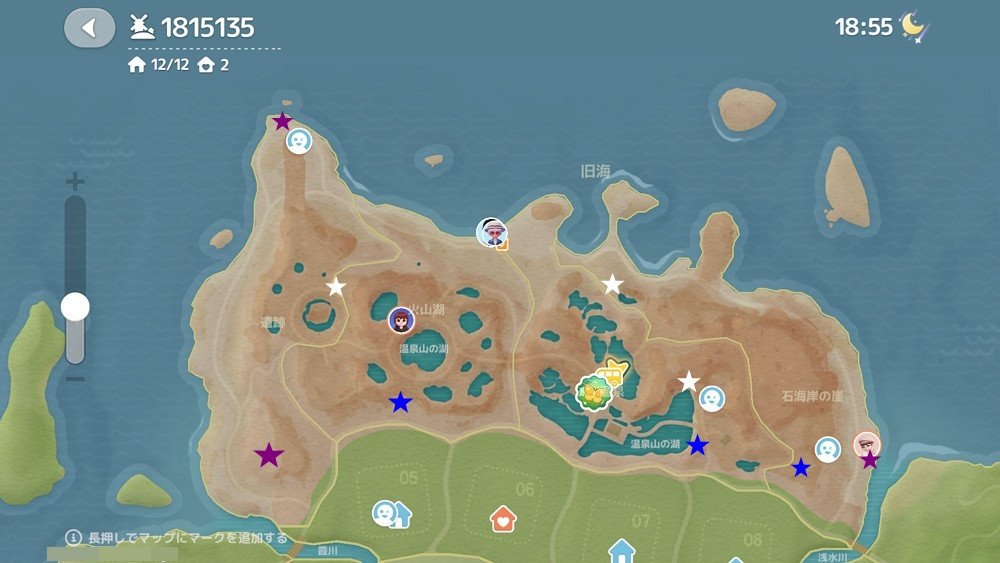This screenshot has width=1000, height=563.
Task: Select the yellow bus map marker
Action: point(612,374)
